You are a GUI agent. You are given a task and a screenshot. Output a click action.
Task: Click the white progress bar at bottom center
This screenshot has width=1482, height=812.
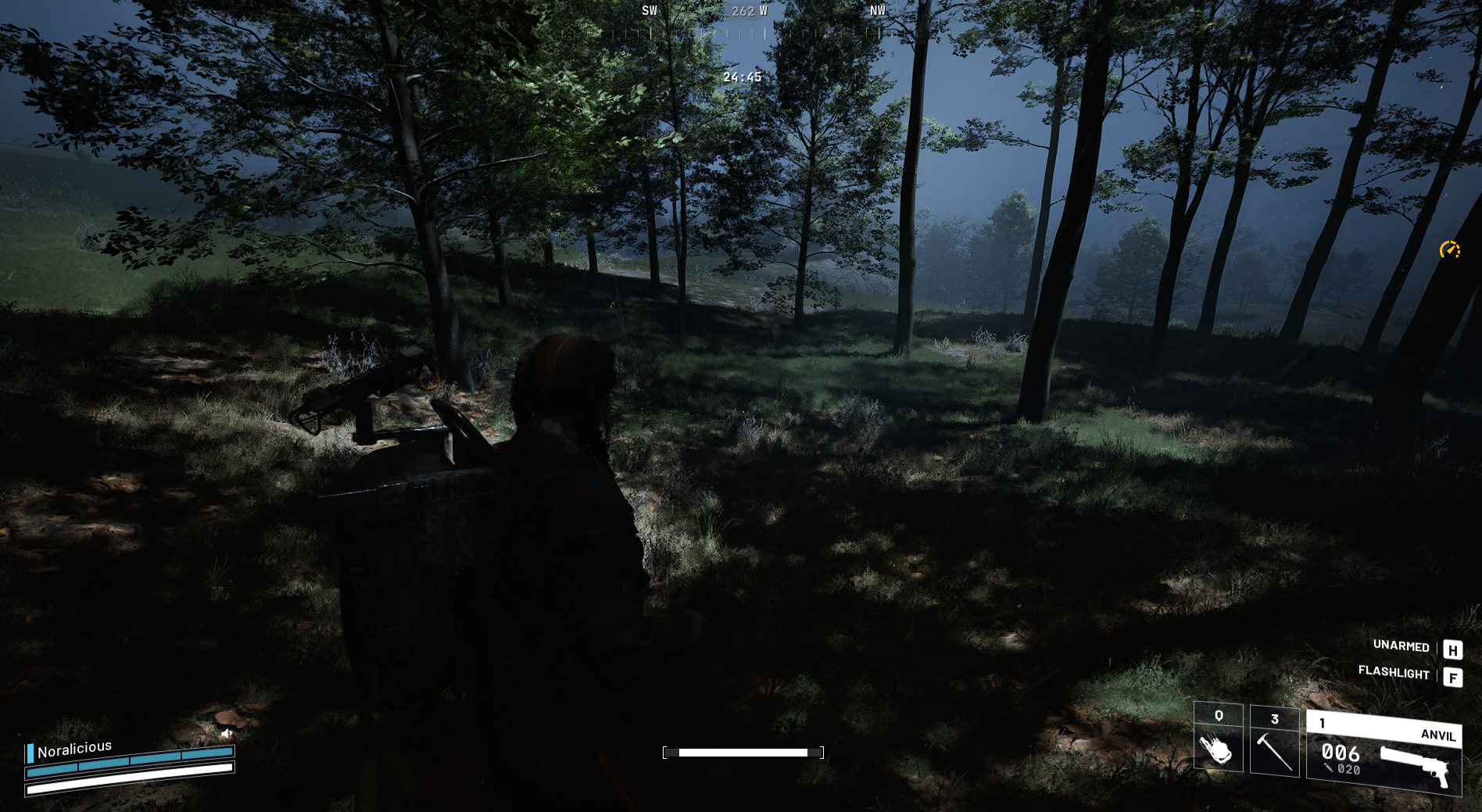click(743, 752)
